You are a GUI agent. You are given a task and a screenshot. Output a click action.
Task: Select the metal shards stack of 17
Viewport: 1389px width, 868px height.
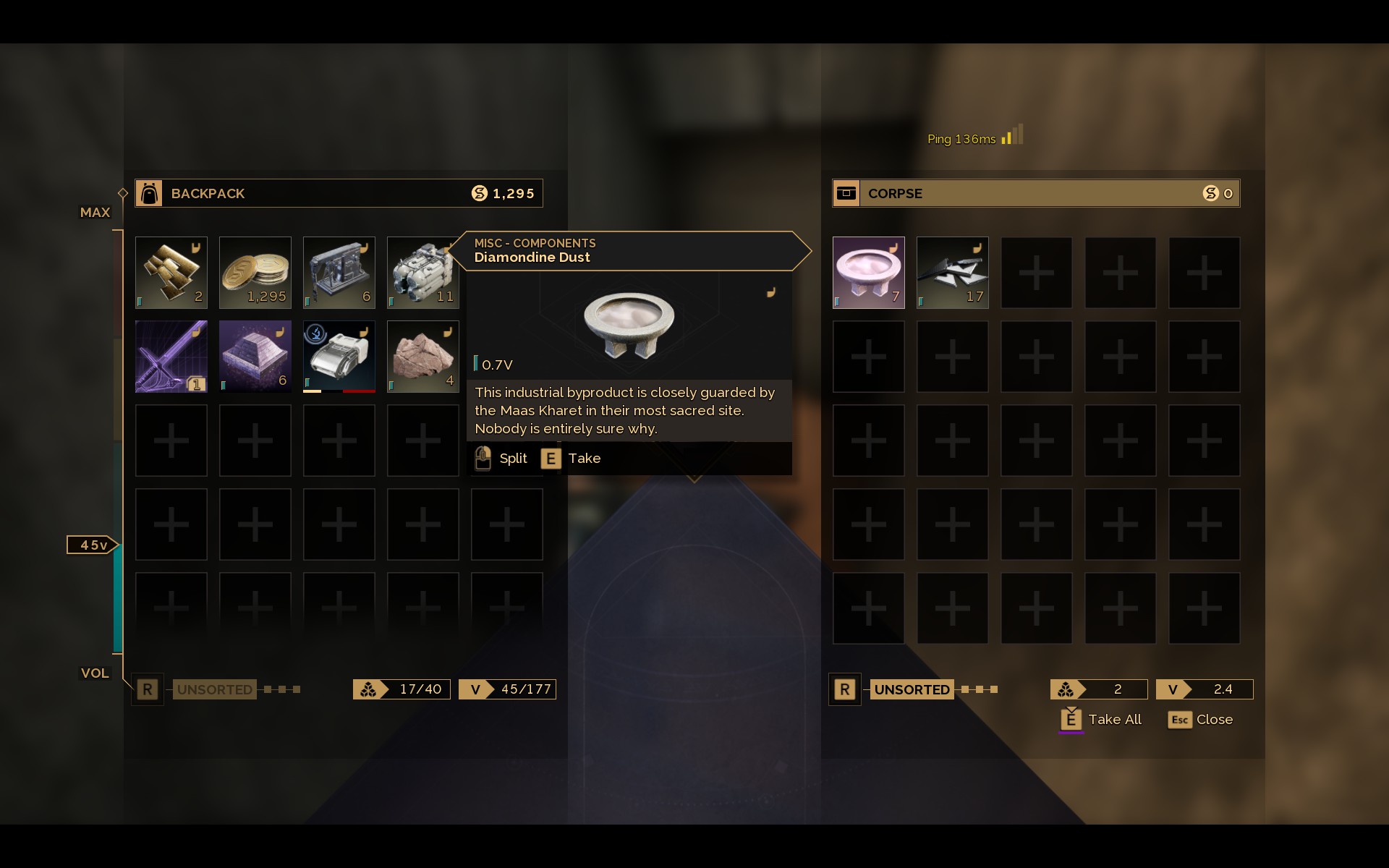(x=952, y=273)
